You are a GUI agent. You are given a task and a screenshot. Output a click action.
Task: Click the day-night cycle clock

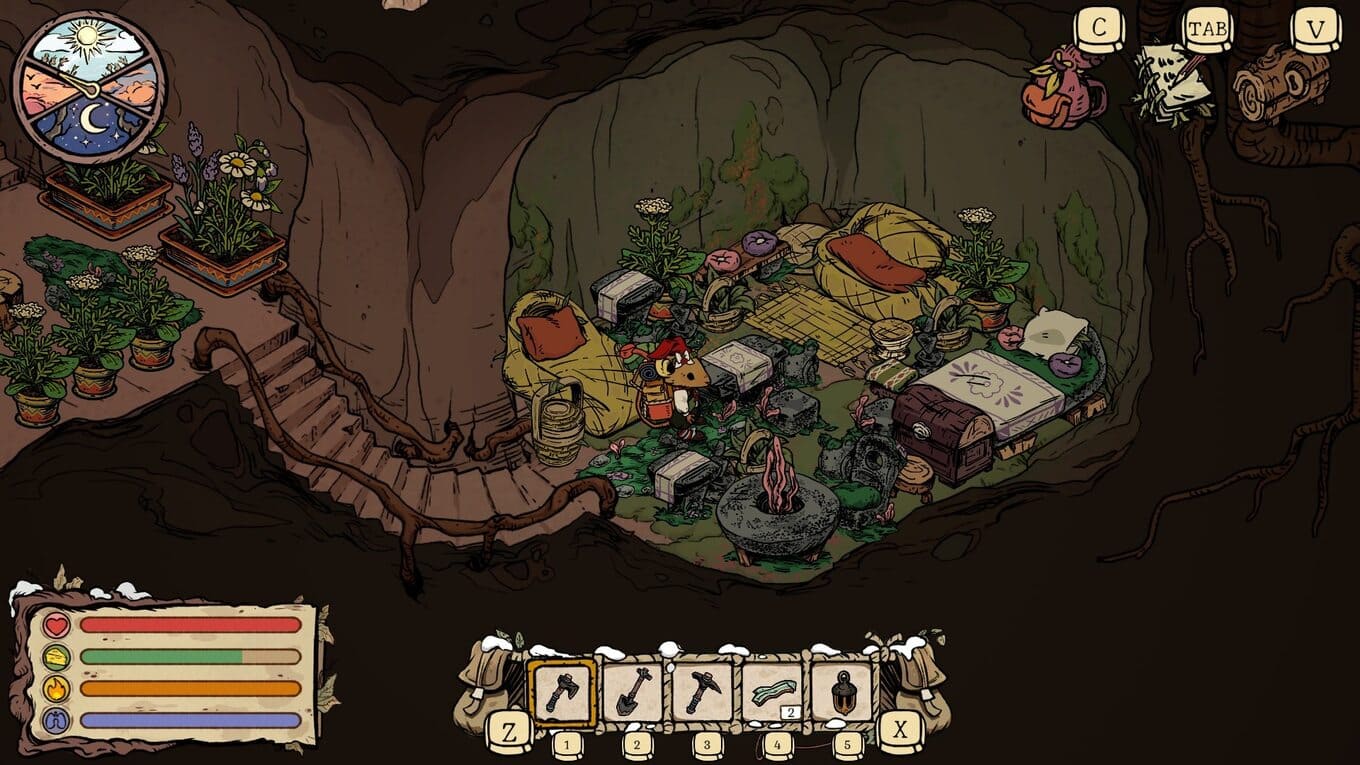click(89, 86)
